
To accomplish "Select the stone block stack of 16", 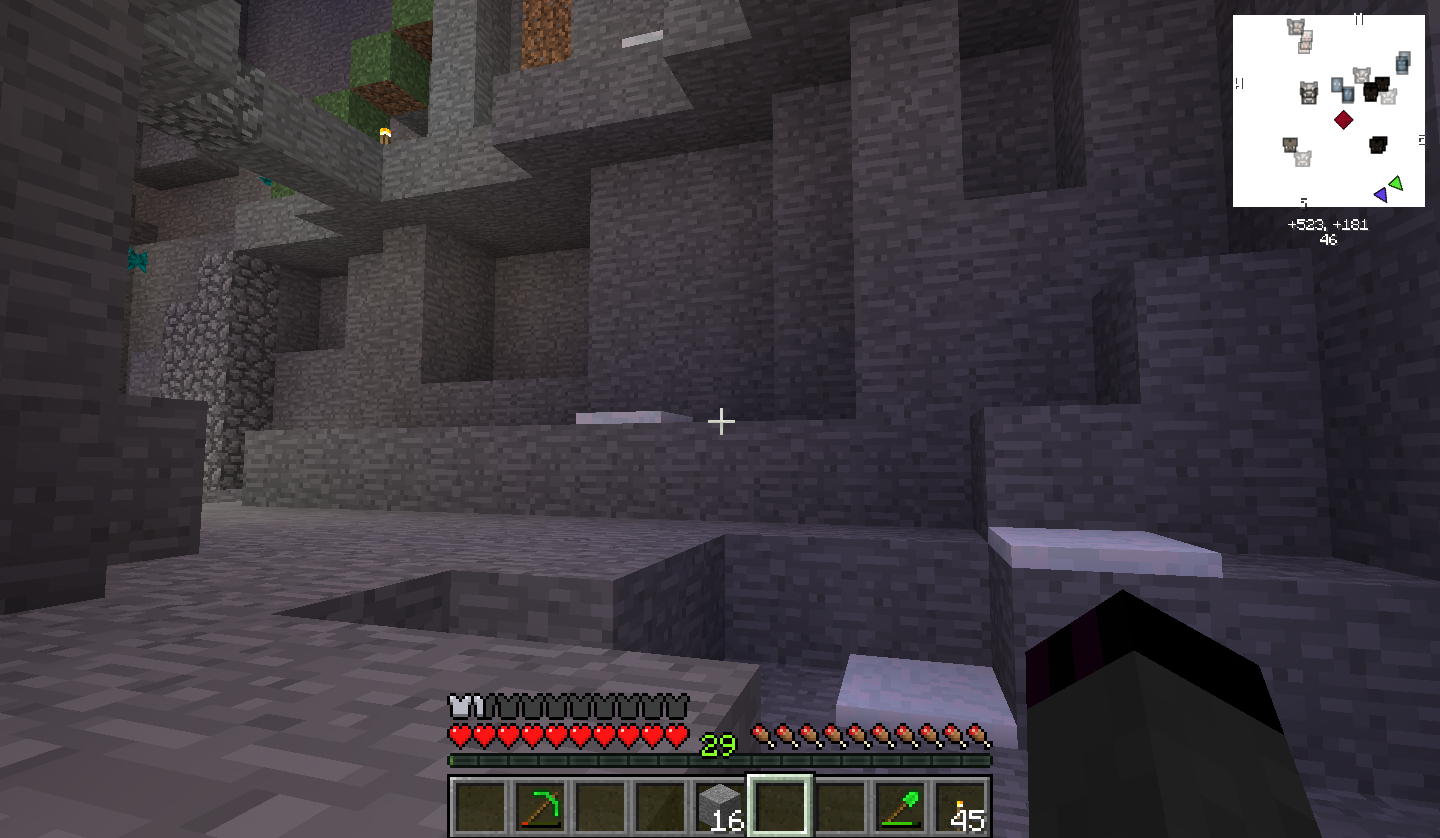I will [x=720, y=807].
